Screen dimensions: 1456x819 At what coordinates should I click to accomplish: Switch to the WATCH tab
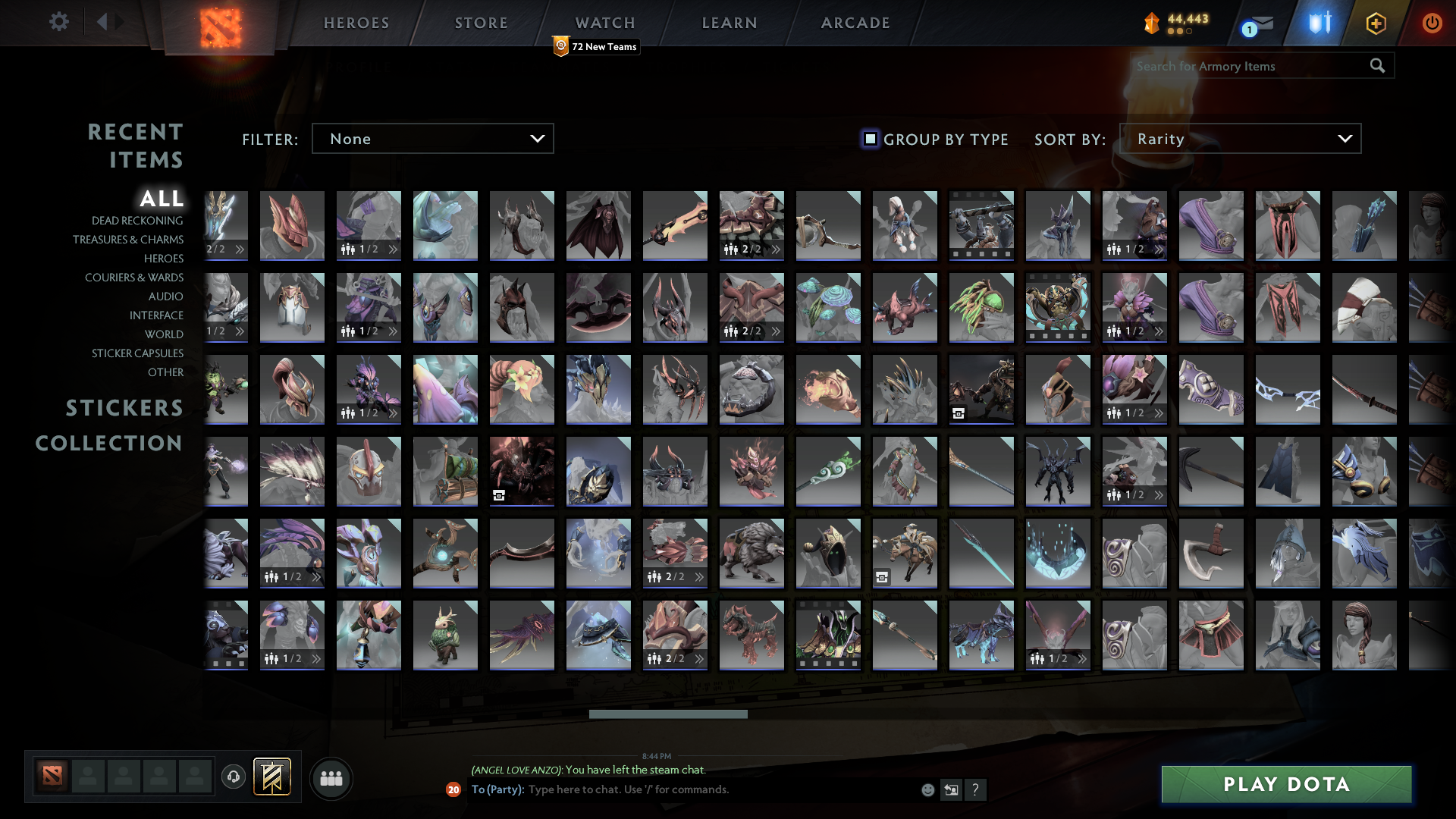[604, 23]
